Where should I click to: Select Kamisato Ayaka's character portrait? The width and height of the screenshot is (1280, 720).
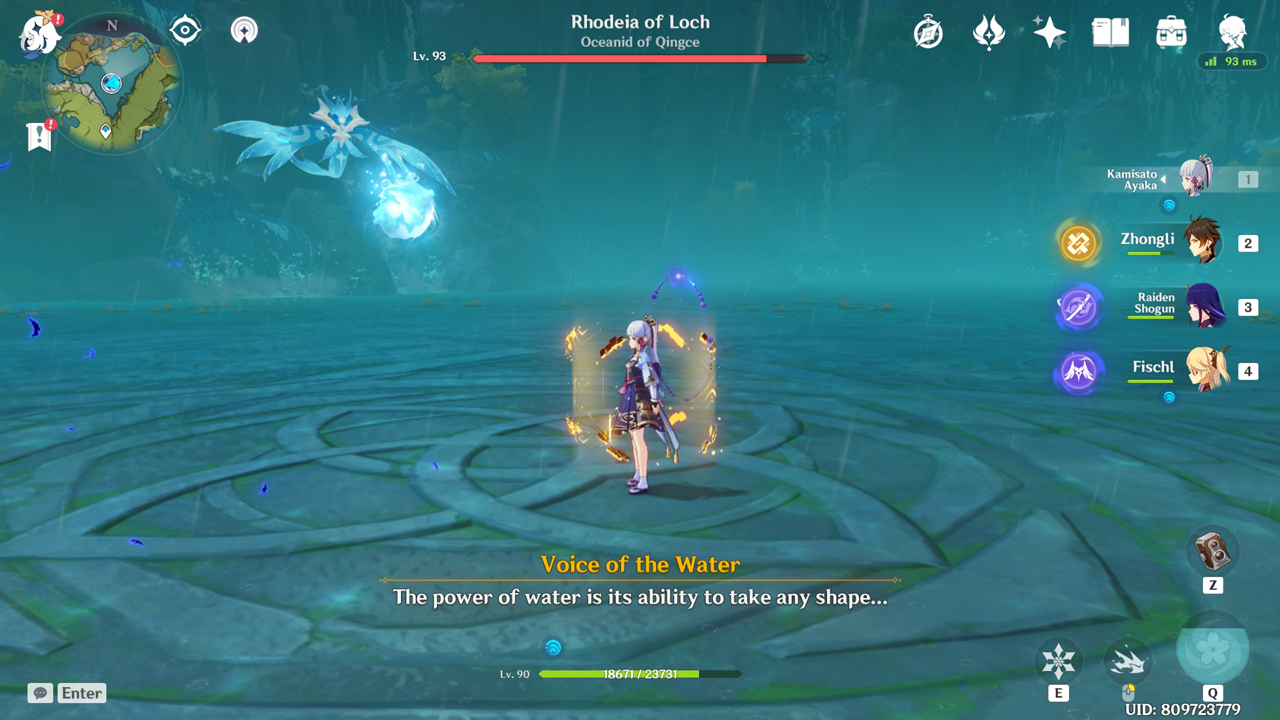pyautogui.click(x=1197, y=178)
